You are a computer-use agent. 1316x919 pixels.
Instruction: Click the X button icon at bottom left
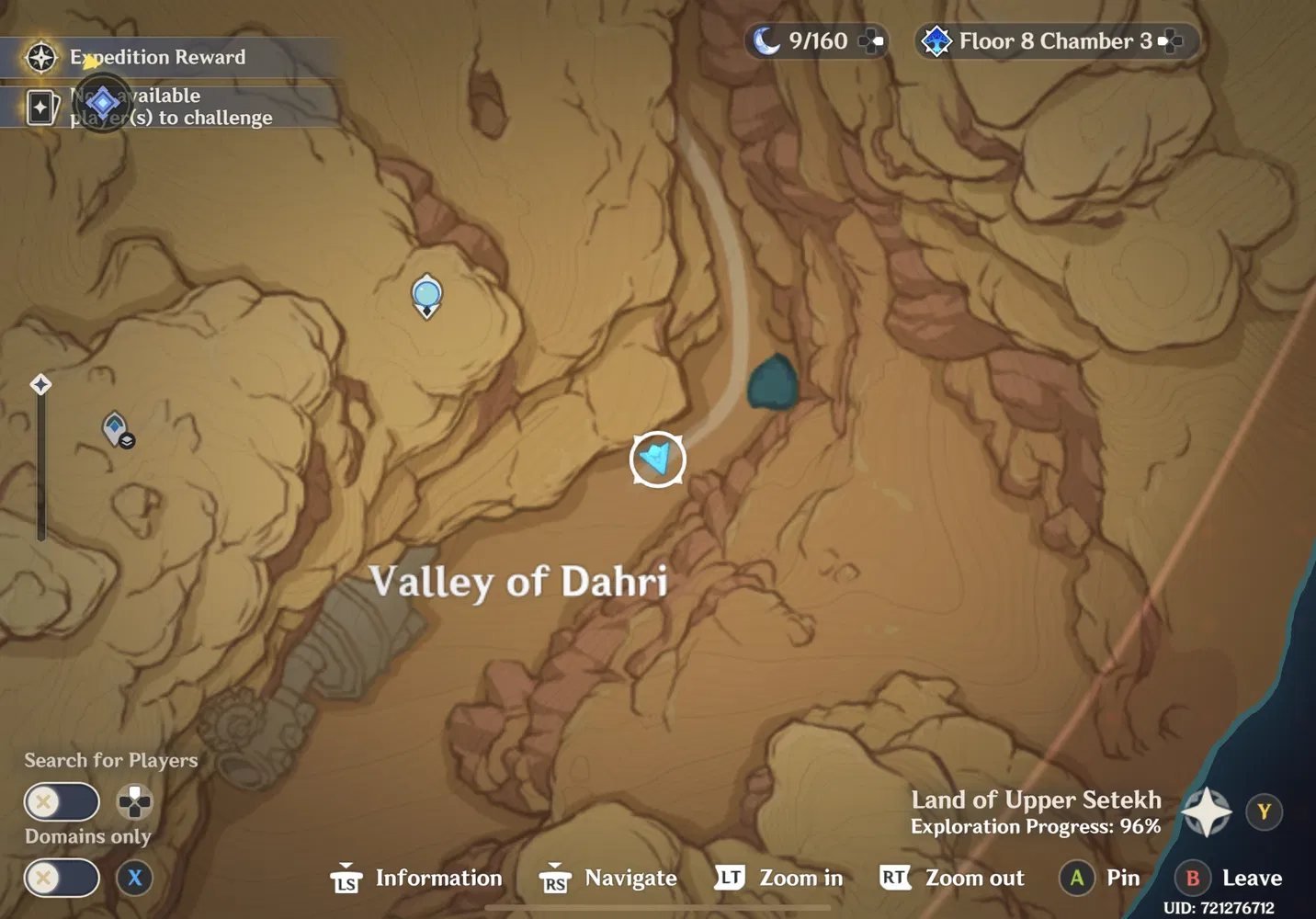(134, 879)
